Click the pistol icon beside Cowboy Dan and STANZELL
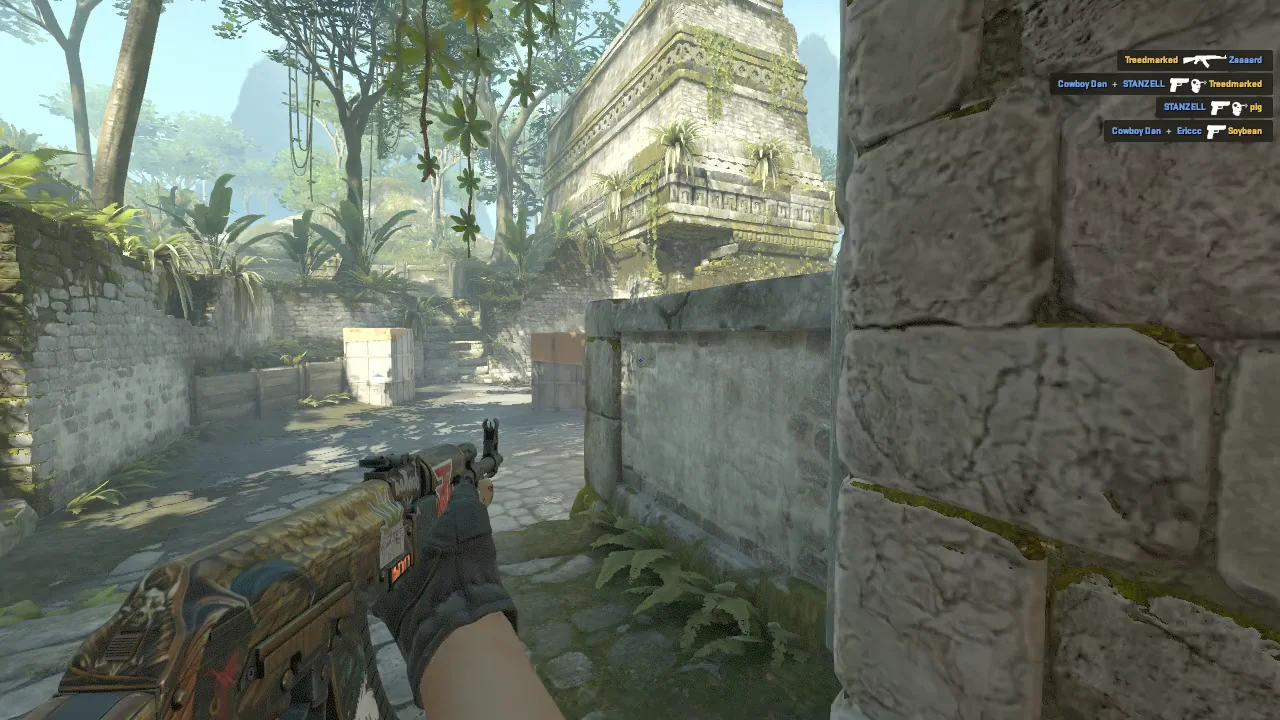The image size is (1280, 720). click(x=1177, y=84)
